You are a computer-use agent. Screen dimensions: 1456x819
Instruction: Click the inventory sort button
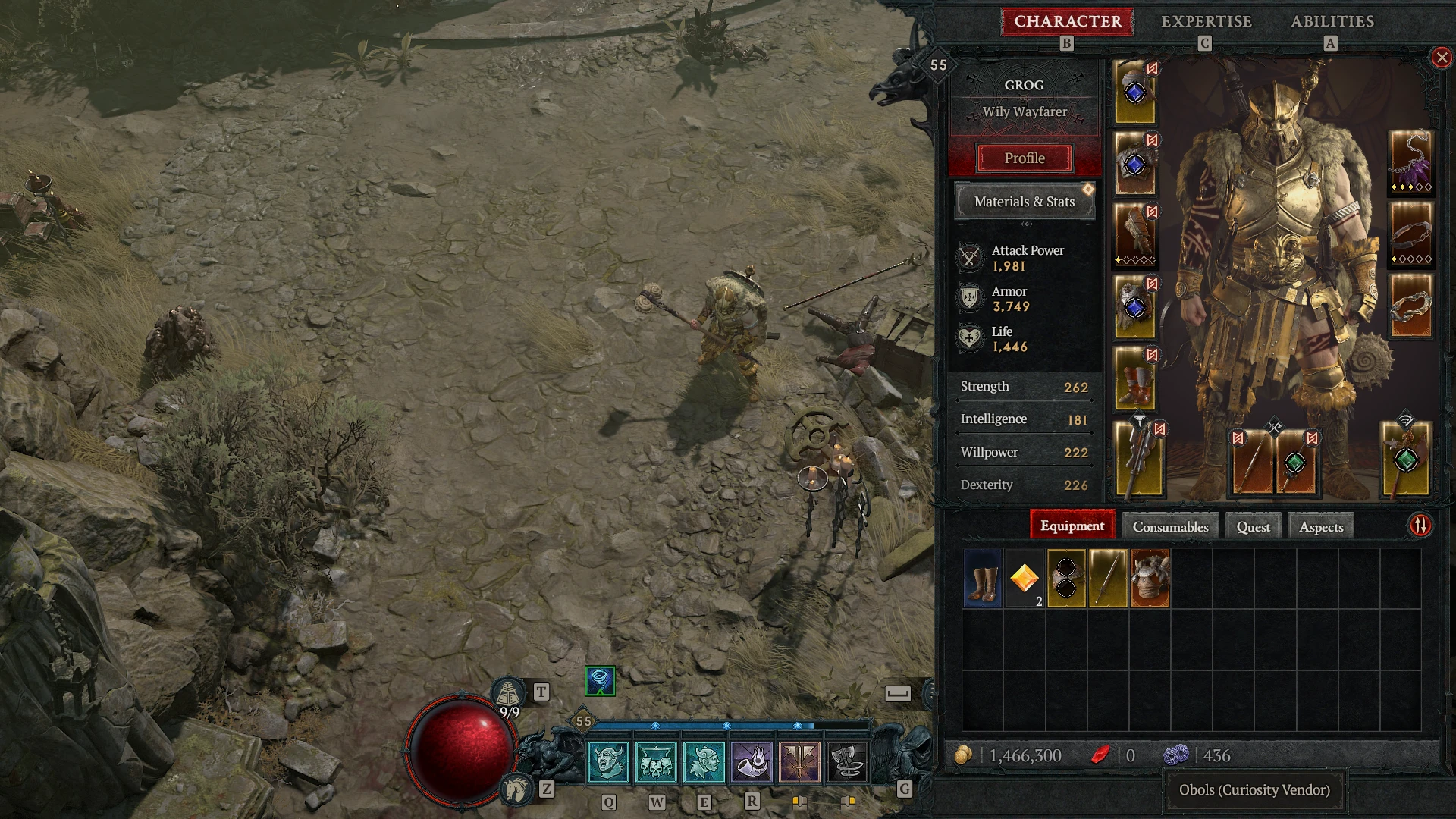click(x=1420, y=526)
